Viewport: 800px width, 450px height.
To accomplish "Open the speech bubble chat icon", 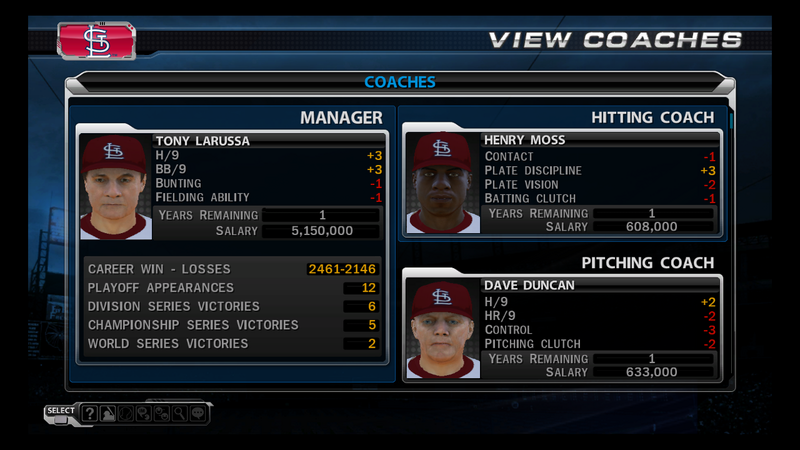I will [x=197, y=413].
